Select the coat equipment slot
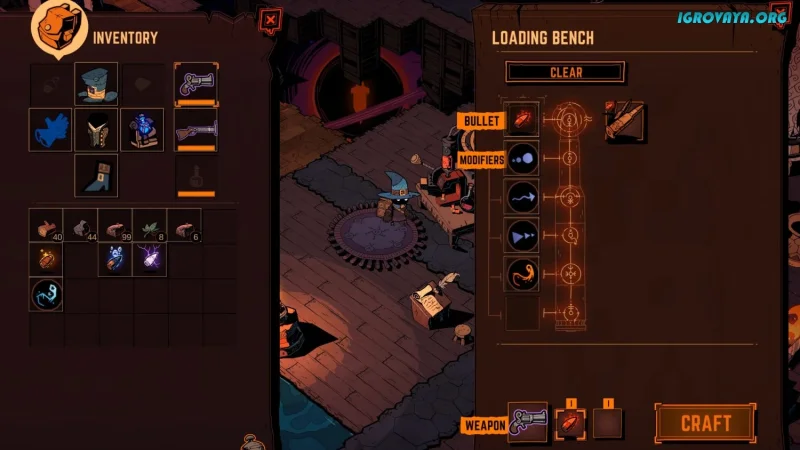The width and height of the screenshot is (800, 450). [x=96, y=130]
